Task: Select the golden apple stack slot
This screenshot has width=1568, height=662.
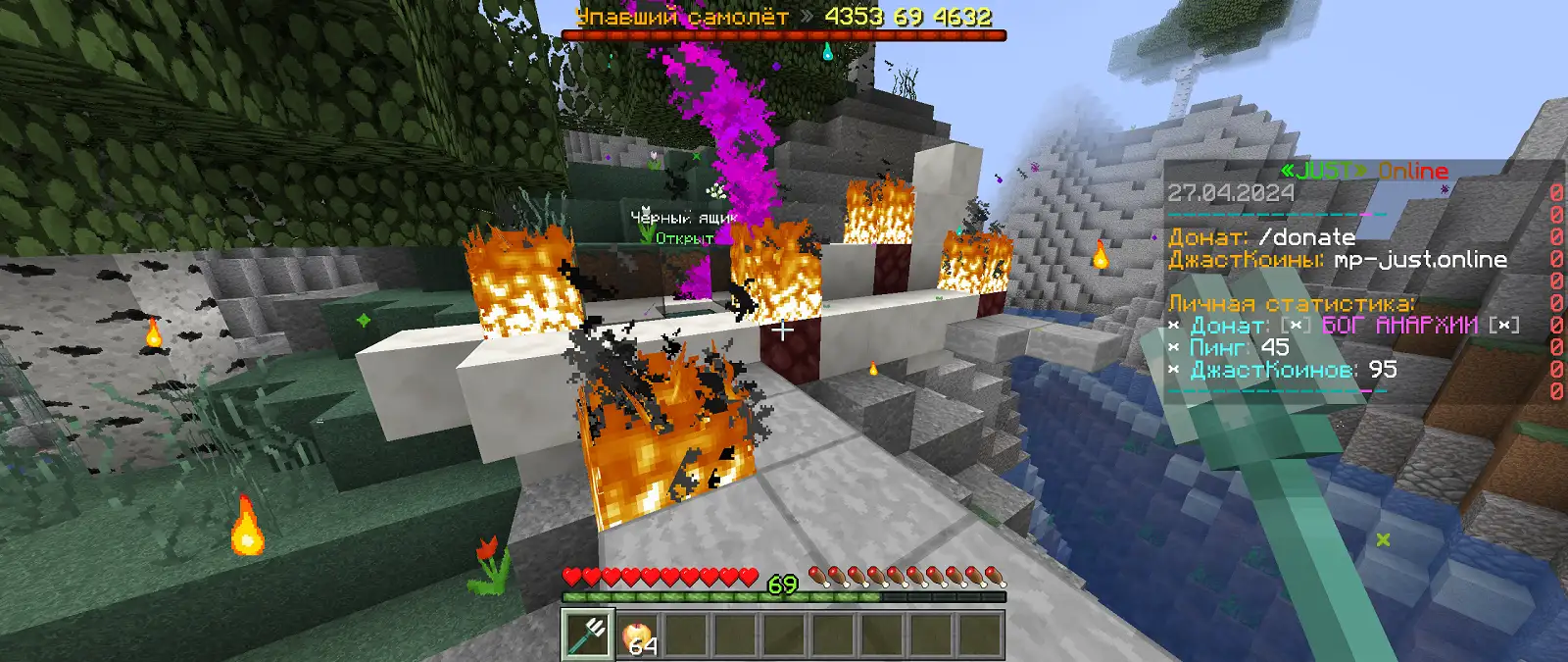Action: click(x=638, y=636)
